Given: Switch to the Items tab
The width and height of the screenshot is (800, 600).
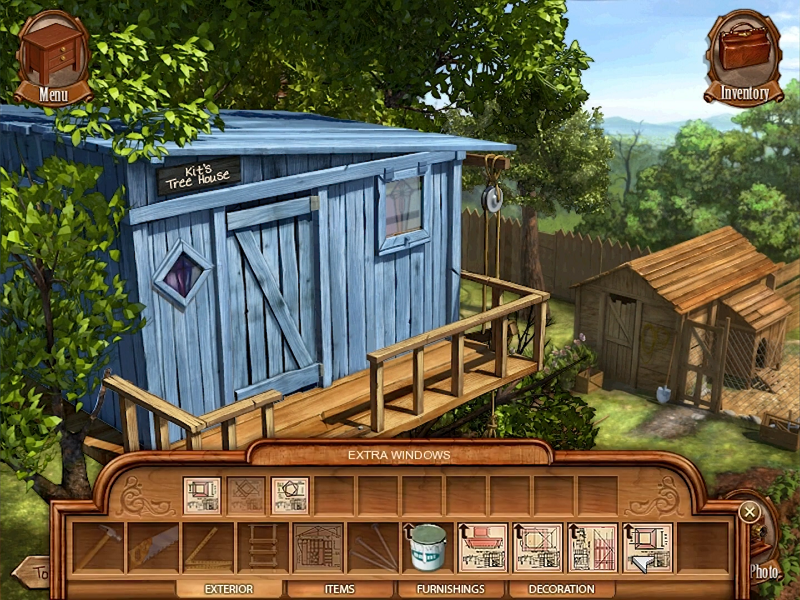Looking at the screenshot, I should (341, 589).
